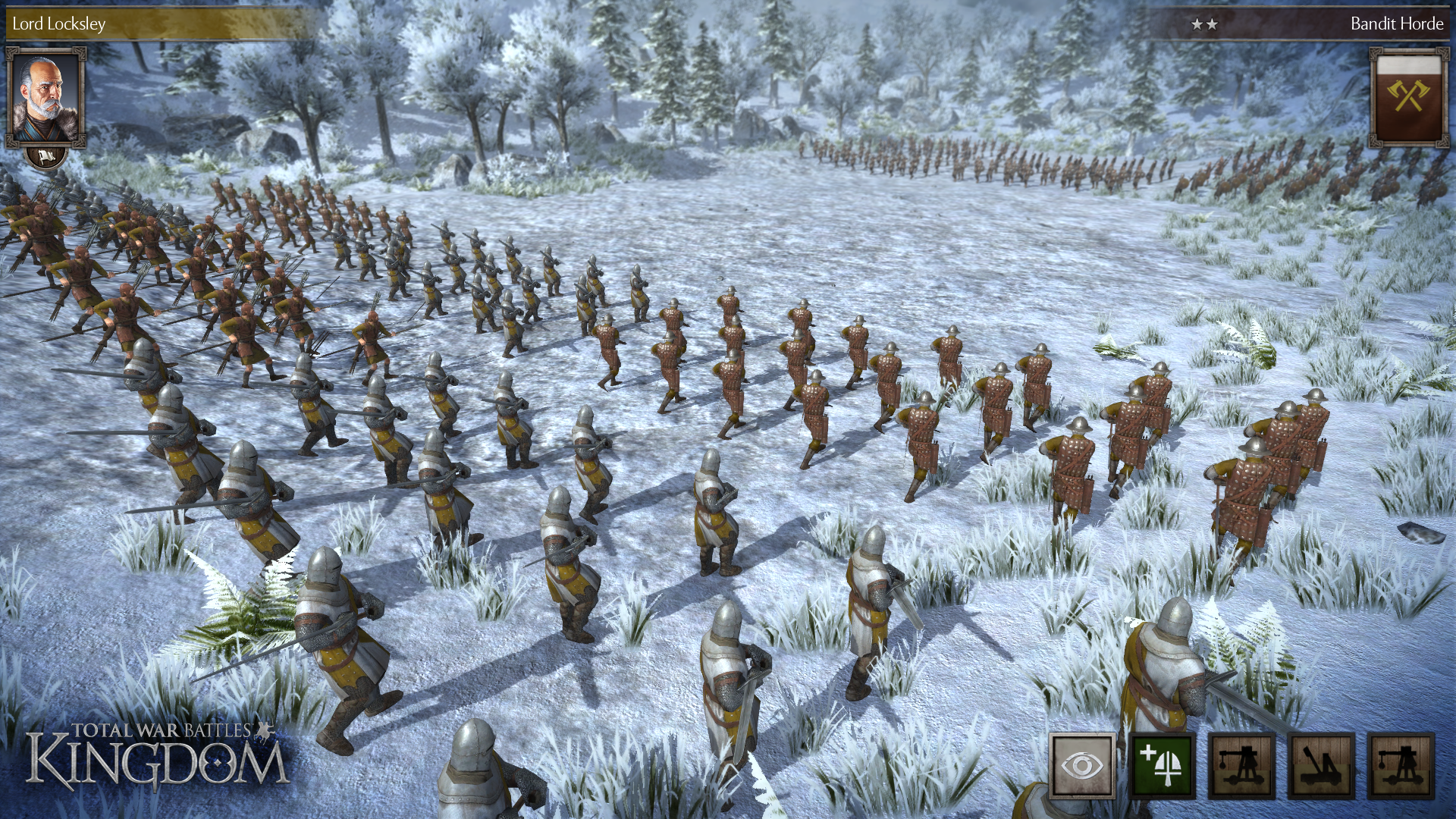The height and width of the screenshot is (819, 1456).
Task: Select the catapult siege unit icon
Action: click(1320, 766)
